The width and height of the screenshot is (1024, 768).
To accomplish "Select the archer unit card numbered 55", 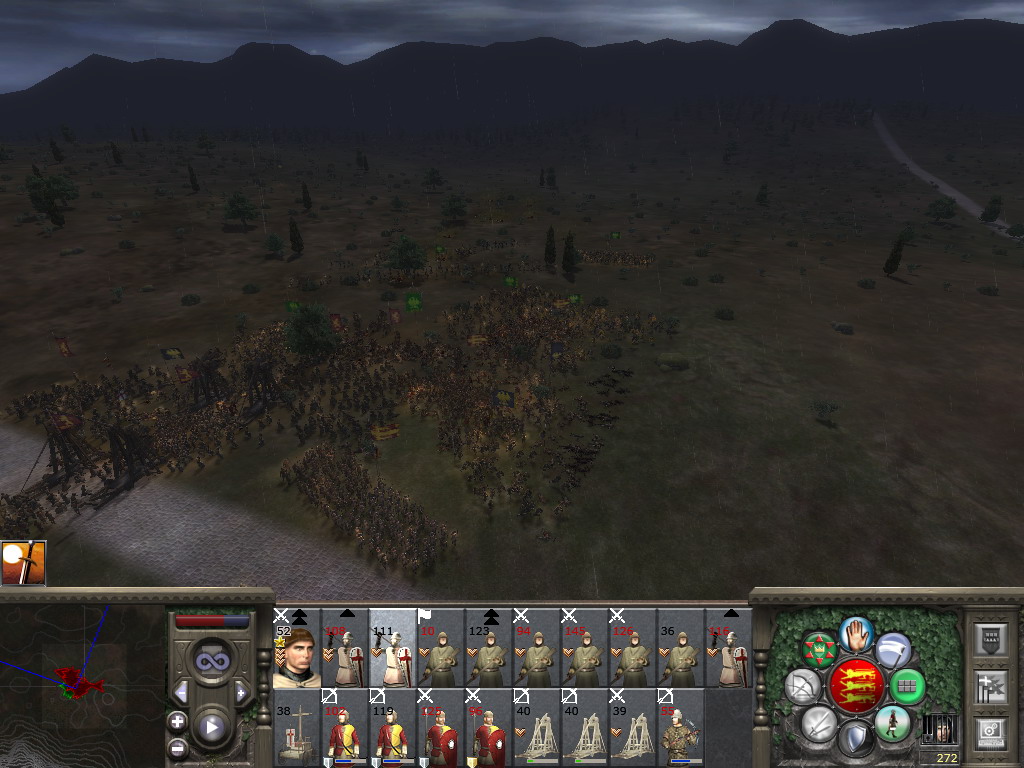I will tap(680, 728).
